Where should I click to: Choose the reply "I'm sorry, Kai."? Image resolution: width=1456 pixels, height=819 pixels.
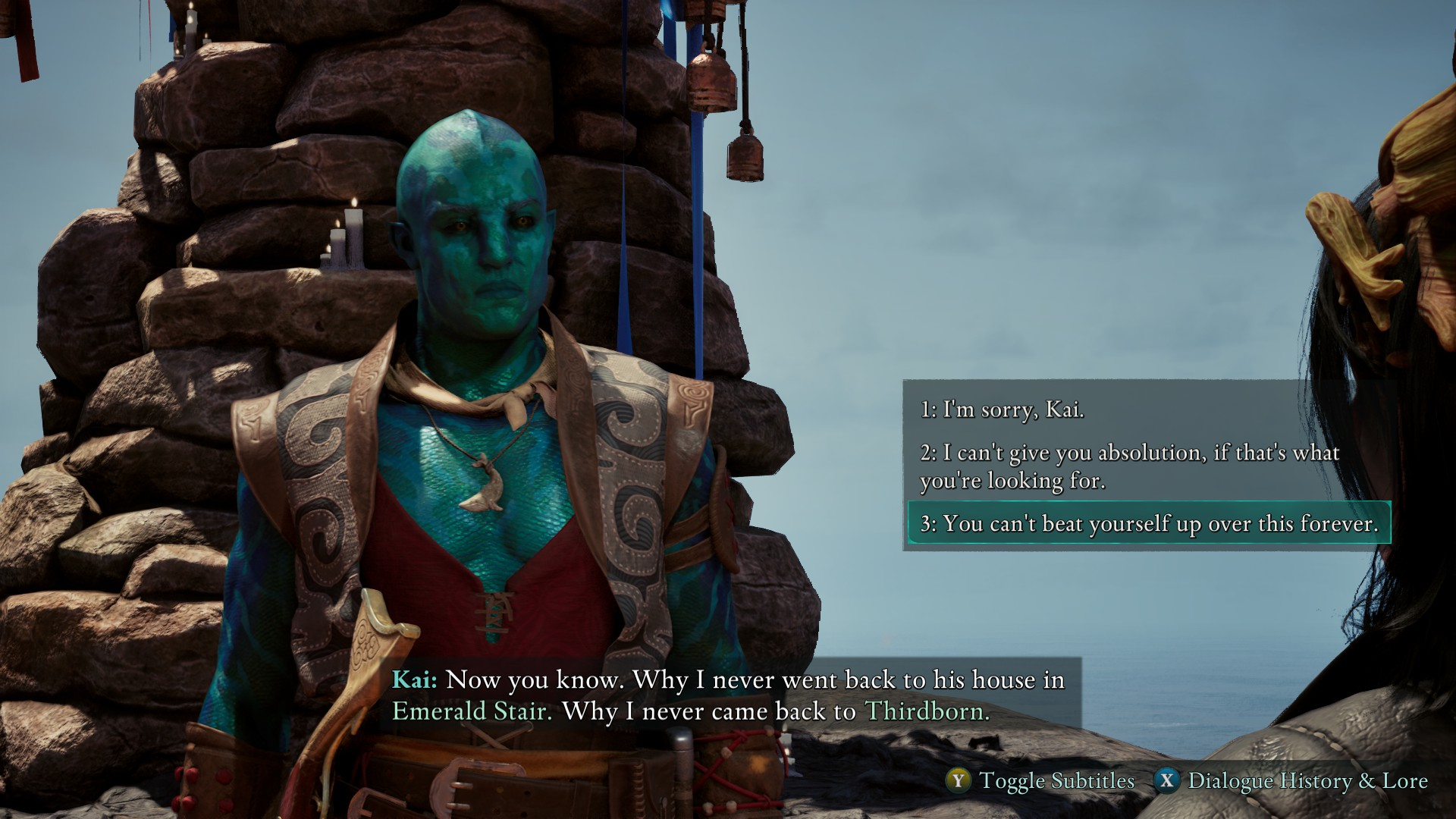(1002, 410)
